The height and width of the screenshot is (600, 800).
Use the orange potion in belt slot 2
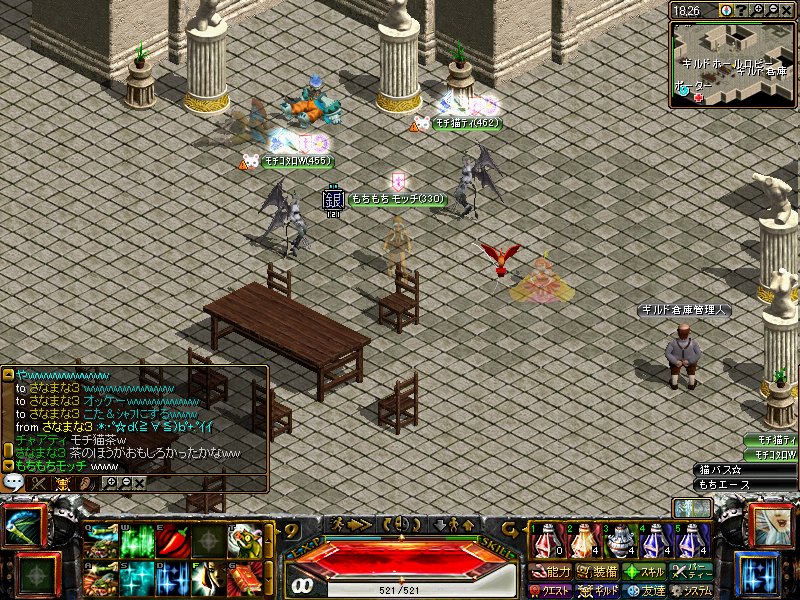(x=583, y=543)
